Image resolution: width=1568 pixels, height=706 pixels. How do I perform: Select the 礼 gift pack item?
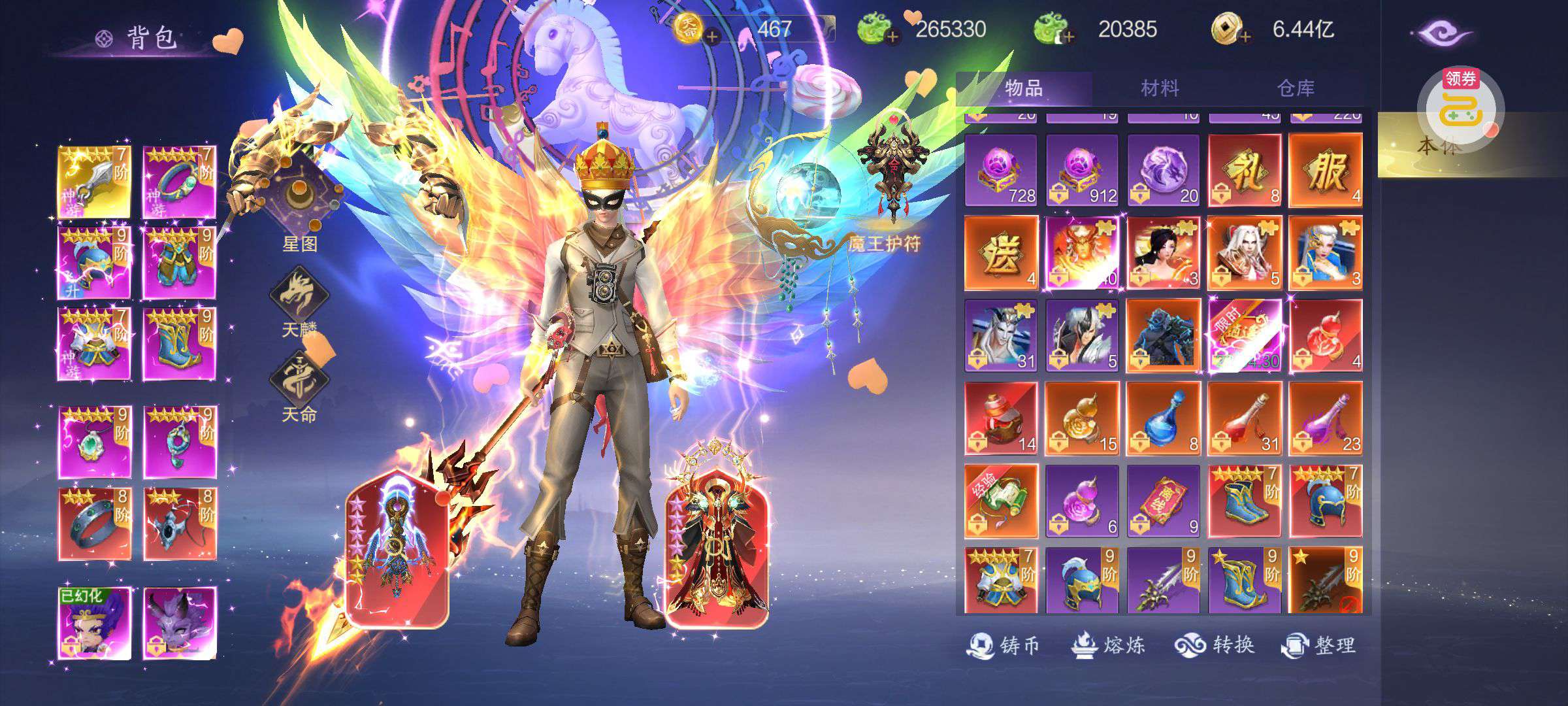coord(1244,171)
